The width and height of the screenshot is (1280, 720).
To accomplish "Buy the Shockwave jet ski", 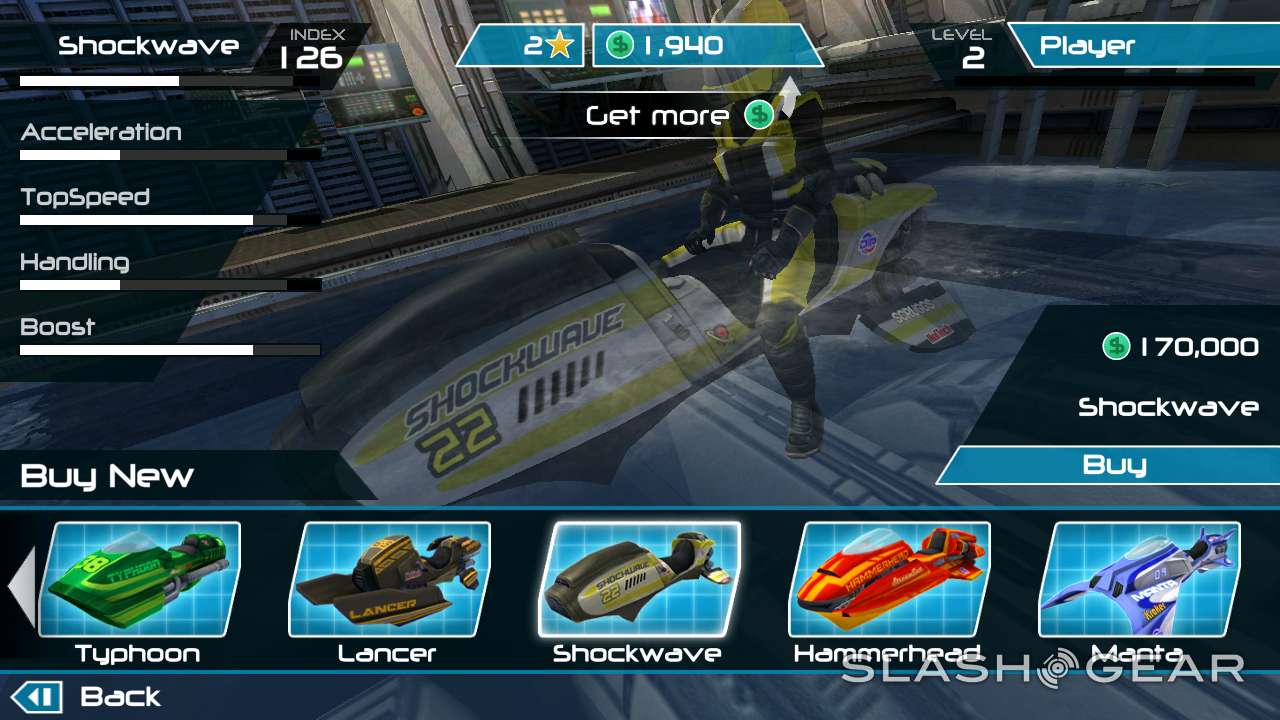I will [x=1112, y=465].
